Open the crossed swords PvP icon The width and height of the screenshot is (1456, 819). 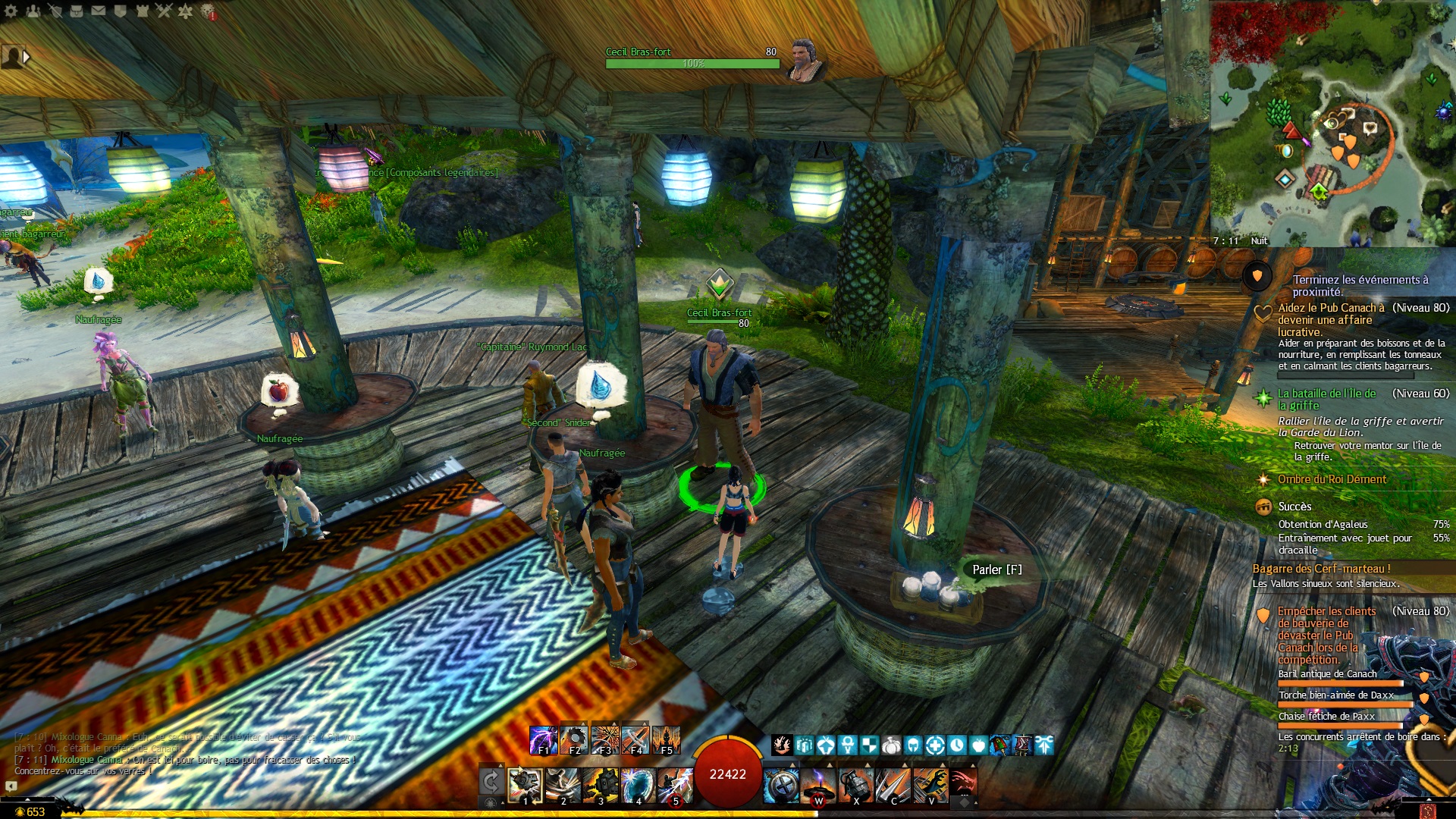click(x=165, y=11)
